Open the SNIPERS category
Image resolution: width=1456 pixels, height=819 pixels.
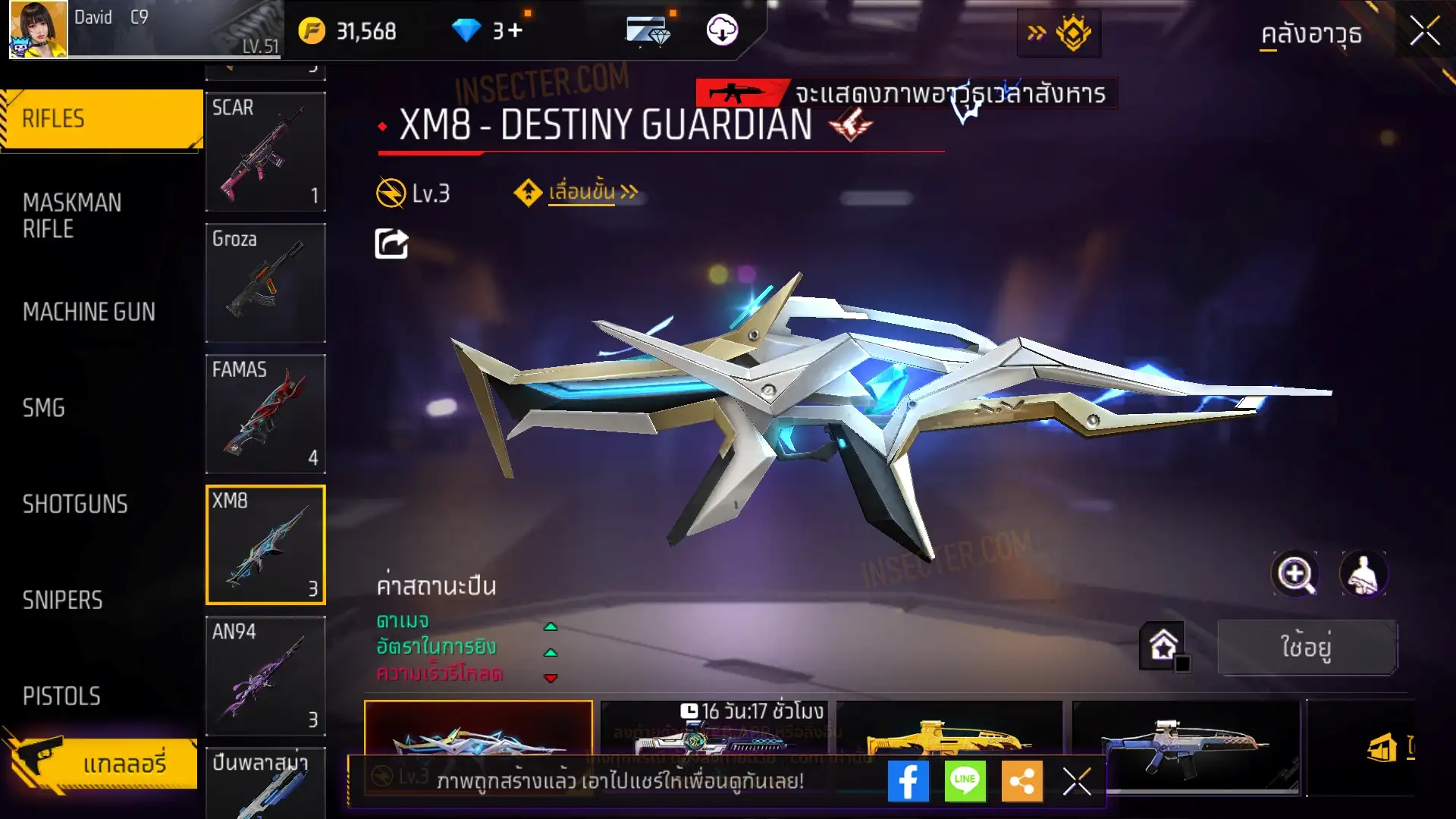click(62, 601)
